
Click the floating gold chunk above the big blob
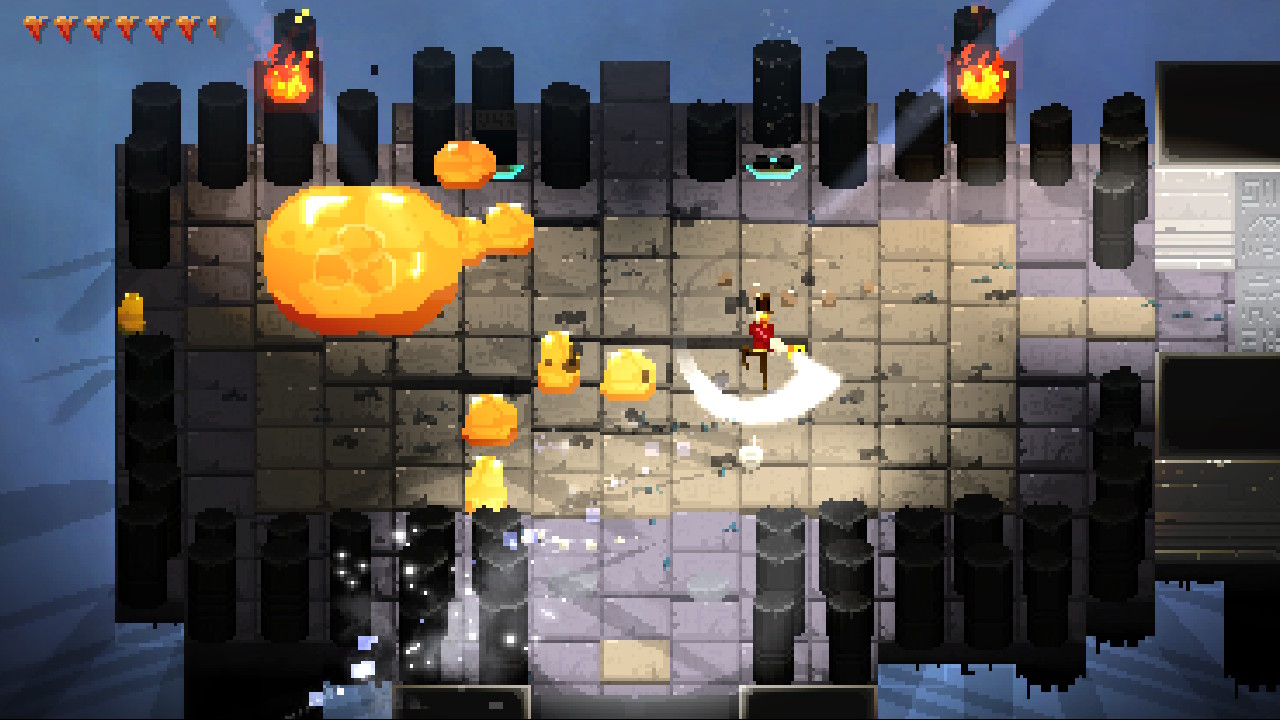[465, 163]
